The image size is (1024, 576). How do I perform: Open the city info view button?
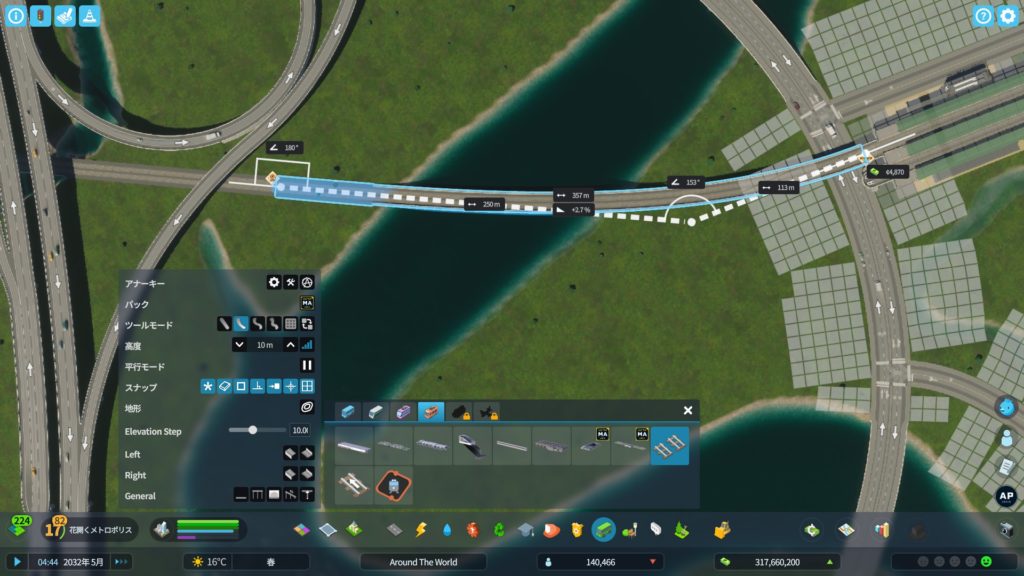point(15,16)
